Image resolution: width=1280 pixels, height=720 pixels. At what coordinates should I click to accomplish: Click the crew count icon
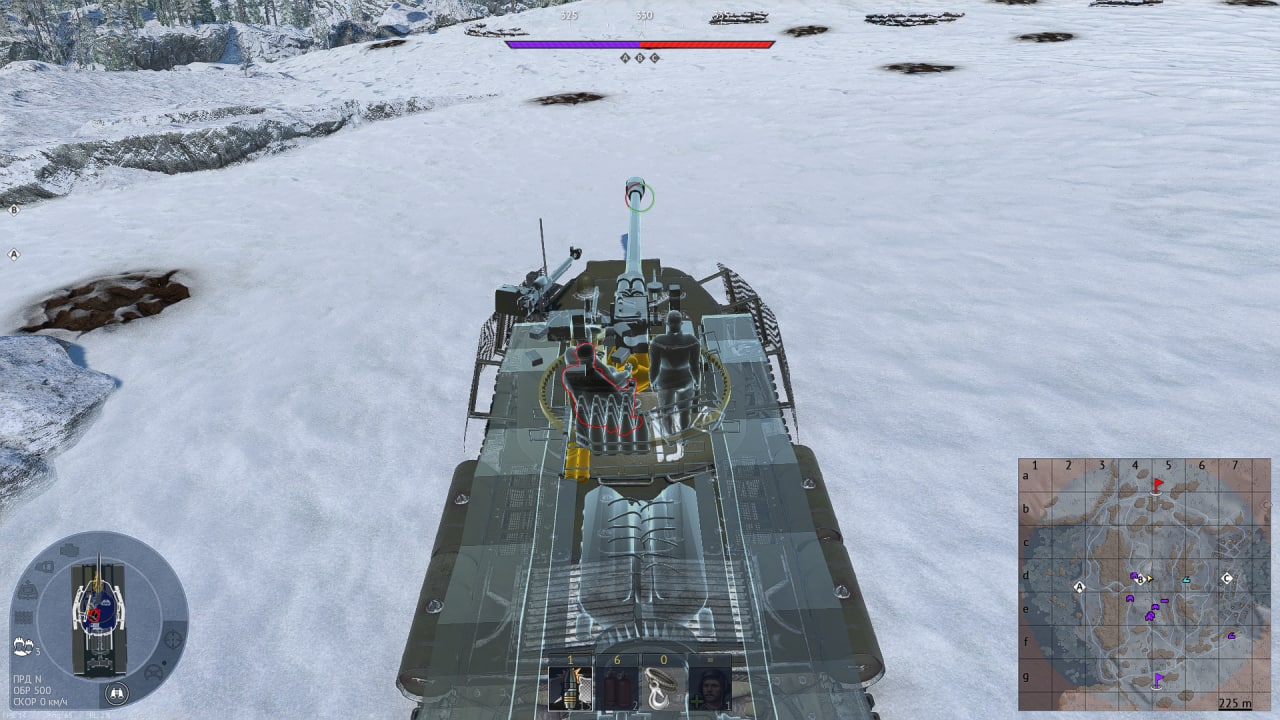pos(24,645)
